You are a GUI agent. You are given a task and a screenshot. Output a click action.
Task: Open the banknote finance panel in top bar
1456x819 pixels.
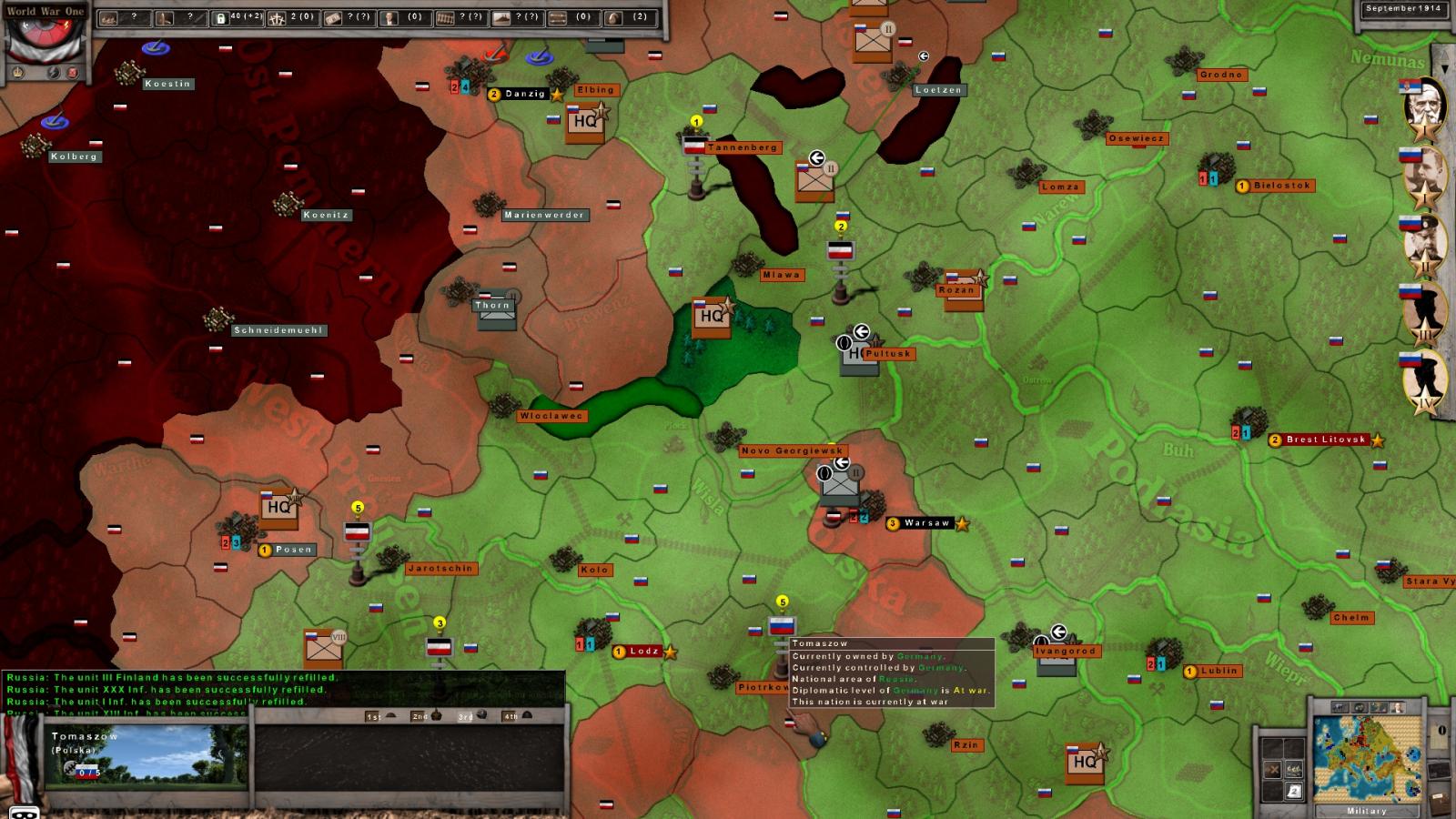tap(333, 17)
